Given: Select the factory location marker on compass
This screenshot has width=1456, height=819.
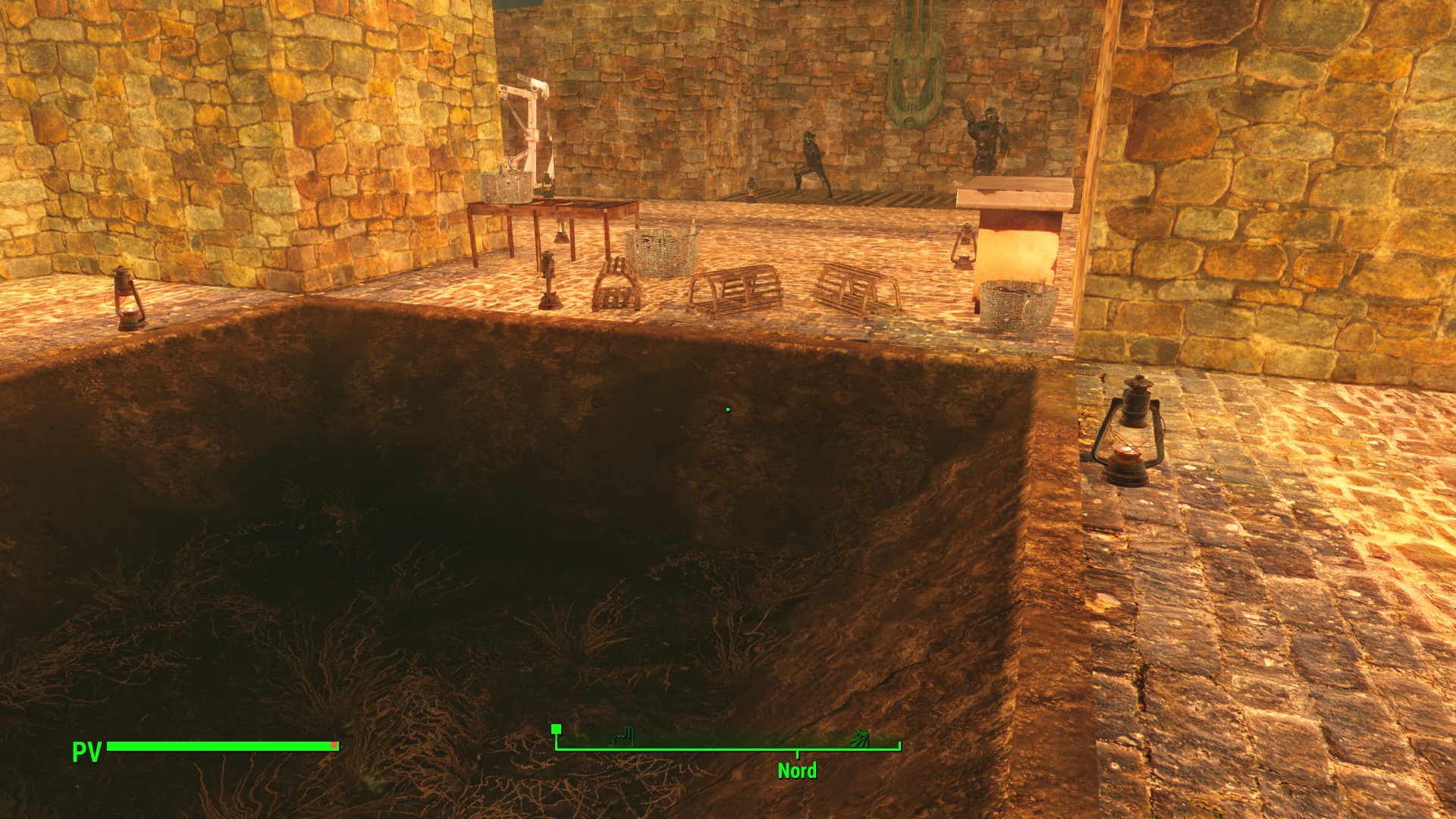Looking at the screenshot, I should 623,737.
